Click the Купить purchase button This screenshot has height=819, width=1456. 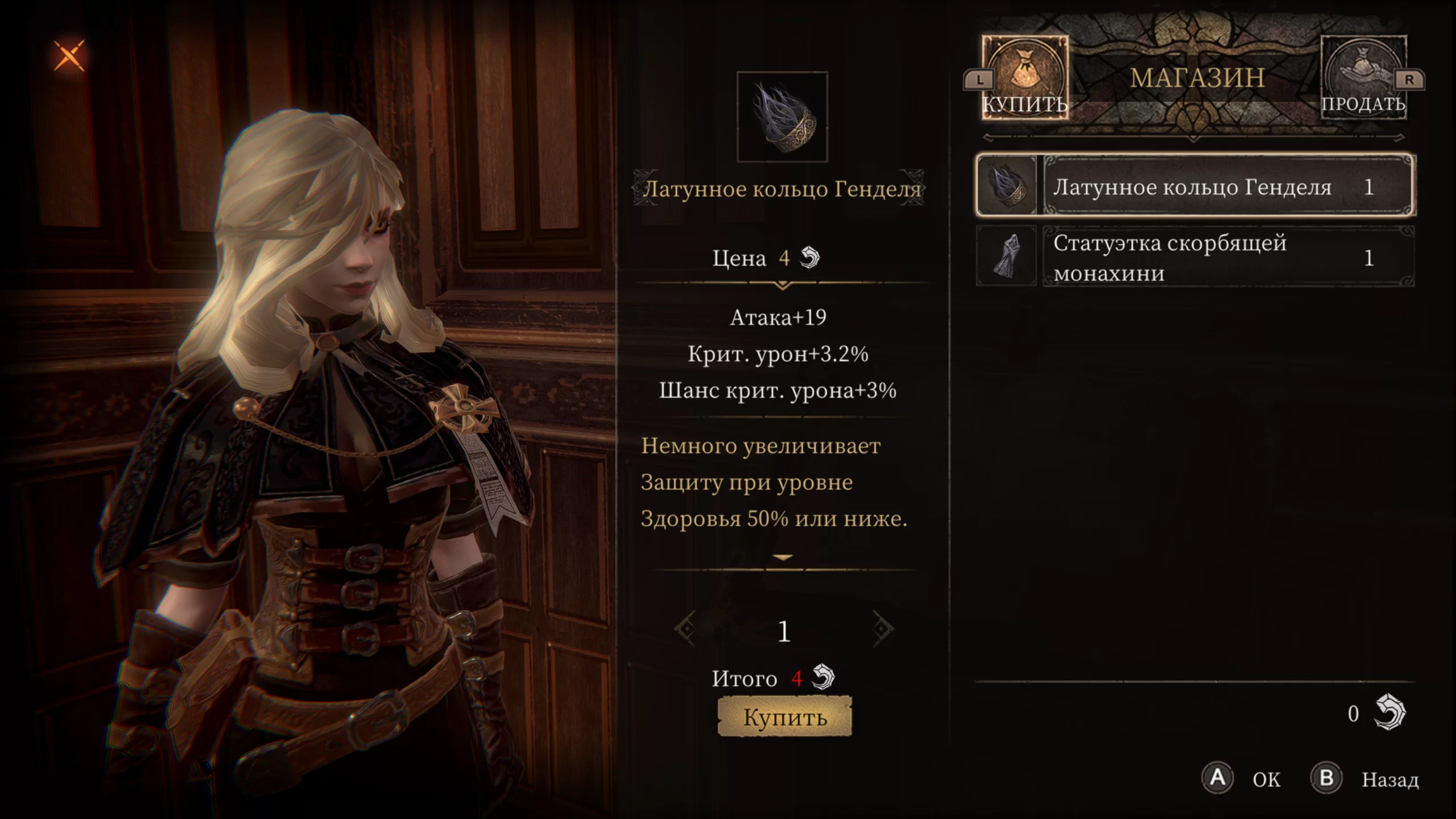tap(785, 717)
